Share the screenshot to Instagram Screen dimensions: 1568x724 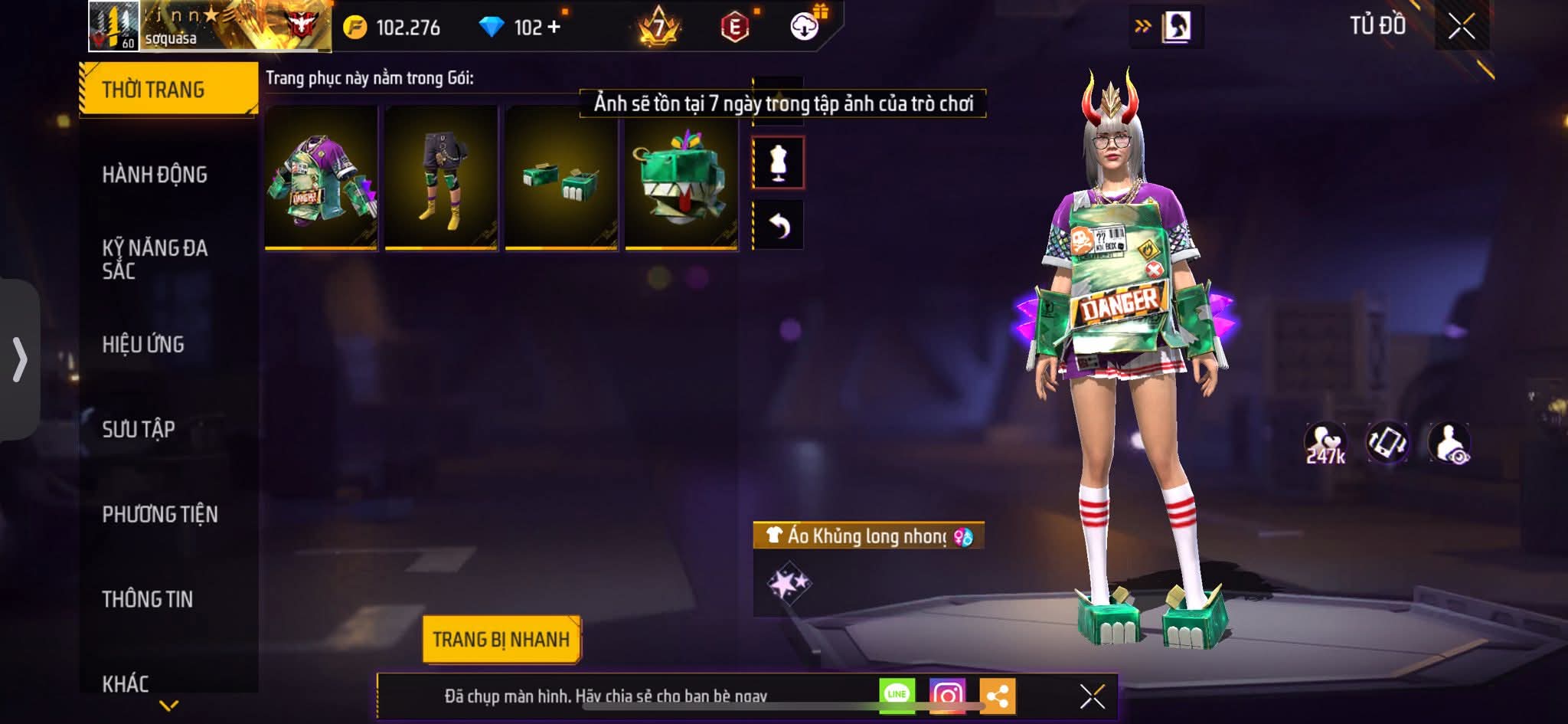tap(947, 696)
